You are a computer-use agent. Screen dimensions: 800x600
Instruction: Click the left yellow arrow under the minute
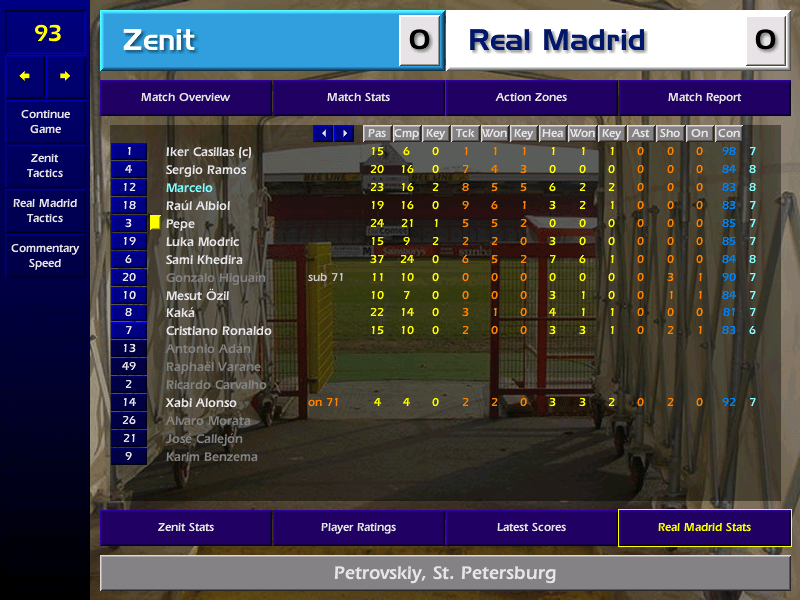point(25,76)
